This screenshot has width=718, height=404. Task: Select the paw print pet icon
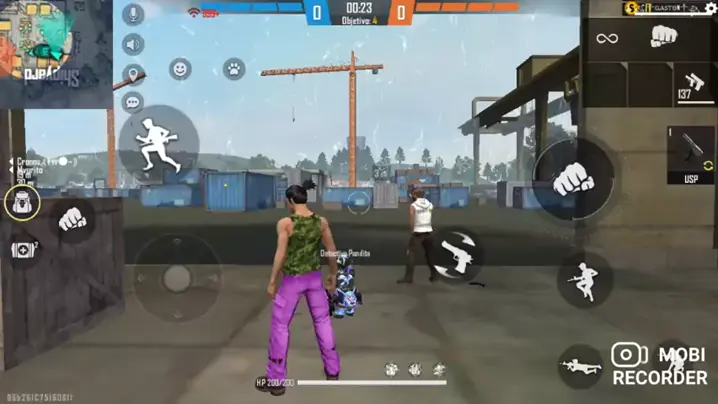pos(234,69)
